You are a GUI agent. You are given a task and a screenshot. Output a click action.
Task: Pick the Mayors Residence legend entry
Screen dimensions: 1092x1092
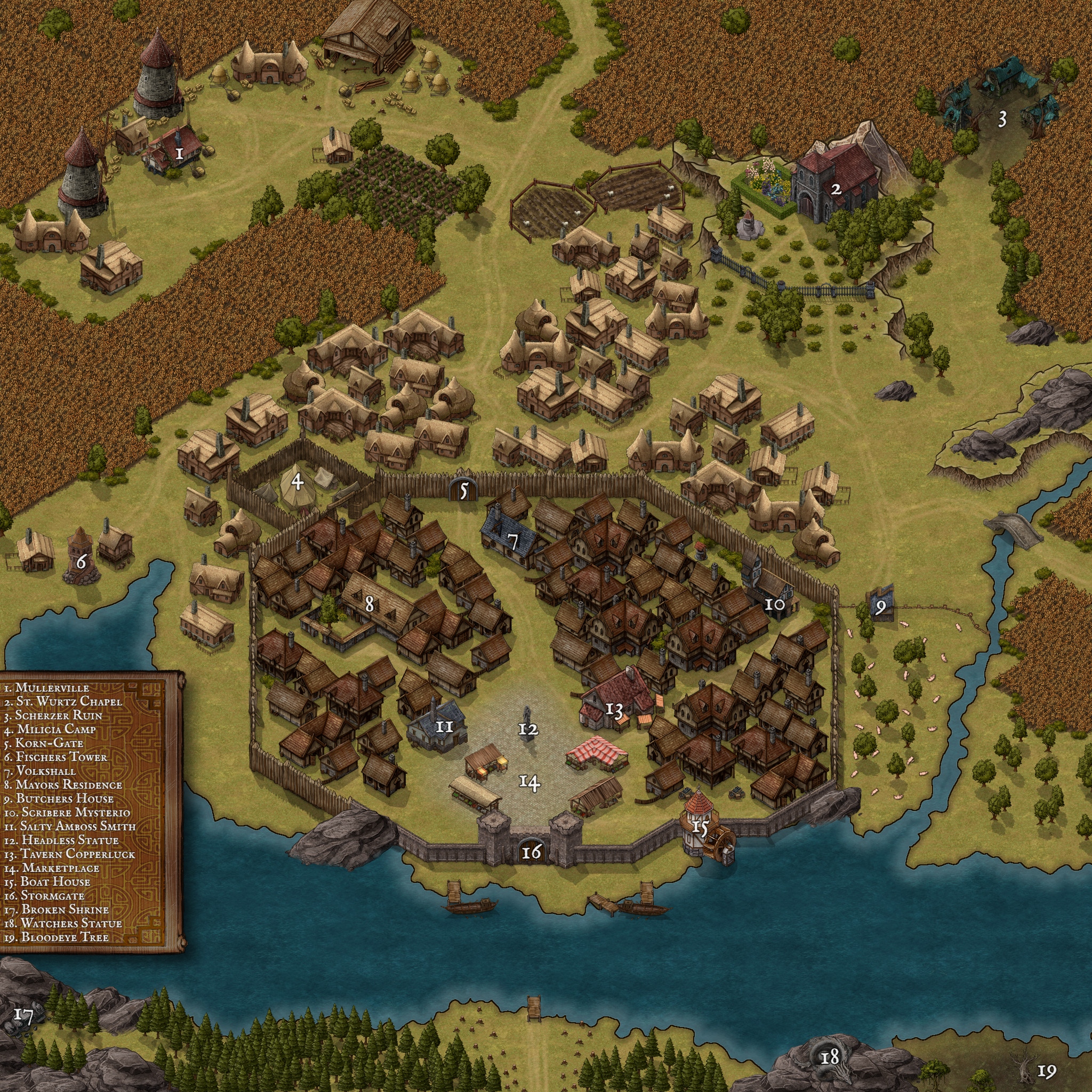[63, 784]
